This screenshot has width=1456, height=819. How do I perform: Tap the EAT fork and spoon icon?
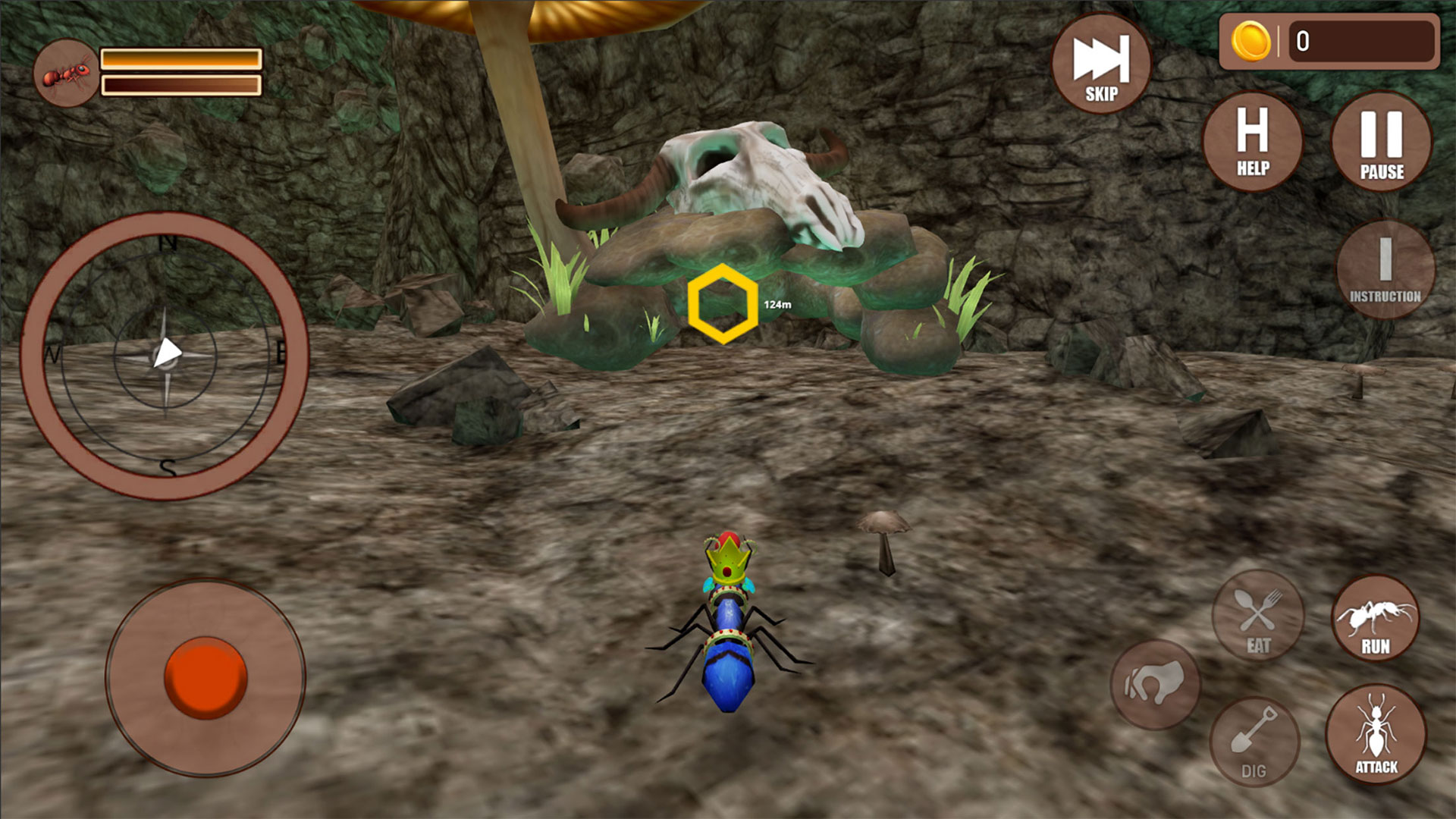1257,616
